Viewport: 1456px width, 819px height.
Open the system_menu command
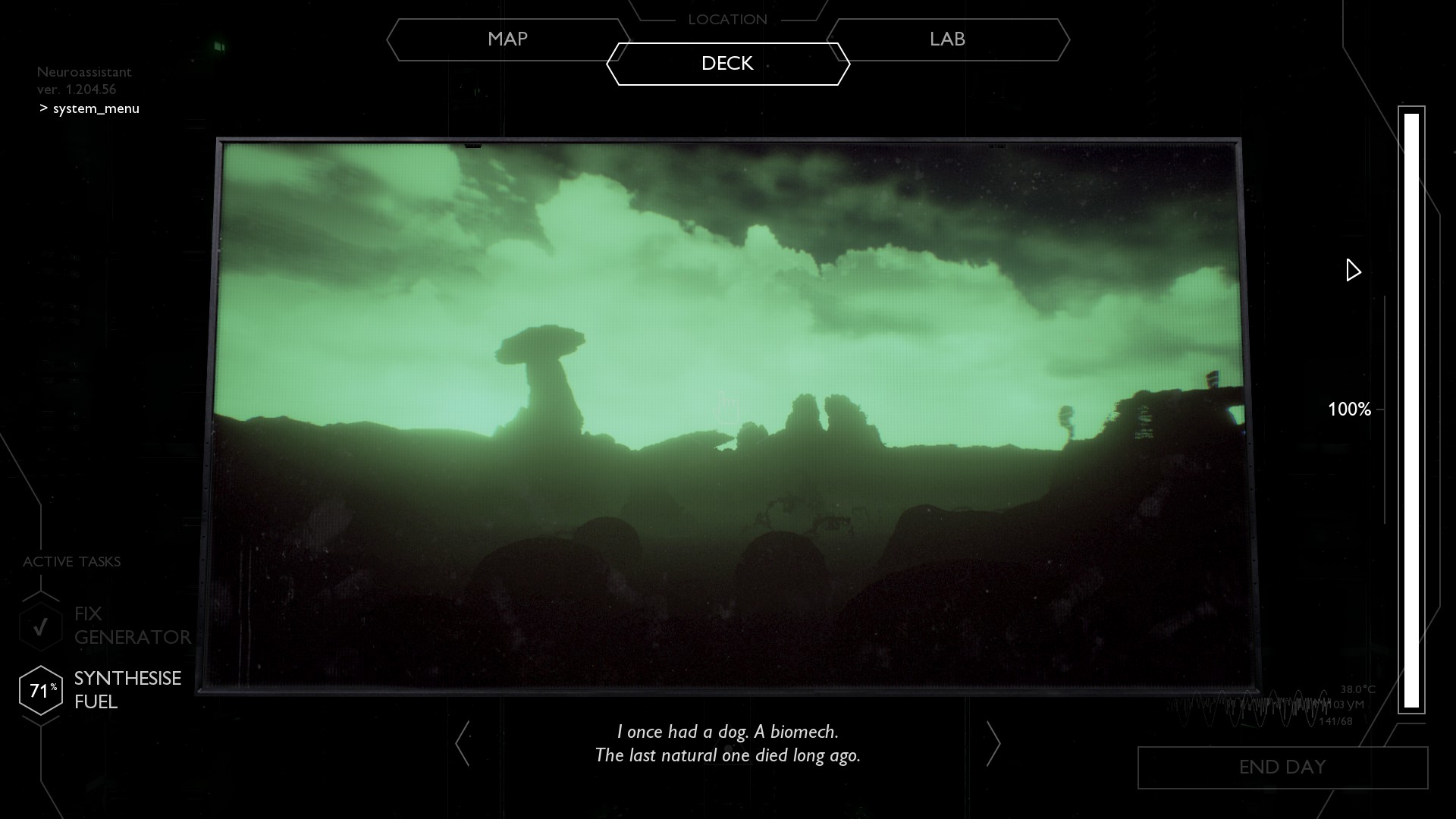(x=96, y=108)
